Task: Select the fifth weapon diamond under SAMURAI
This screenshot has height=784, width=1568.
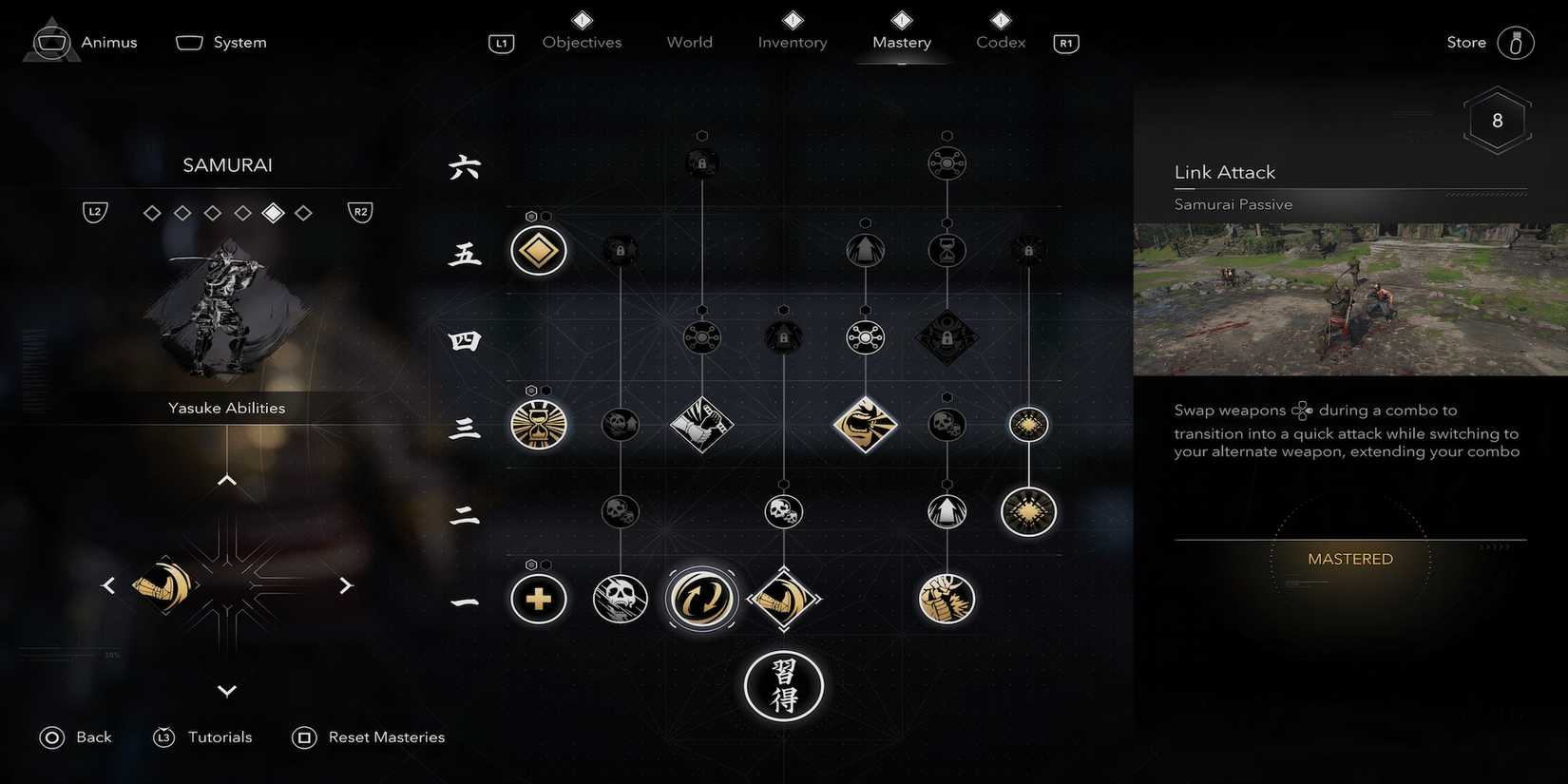Action: click(273, 212)
